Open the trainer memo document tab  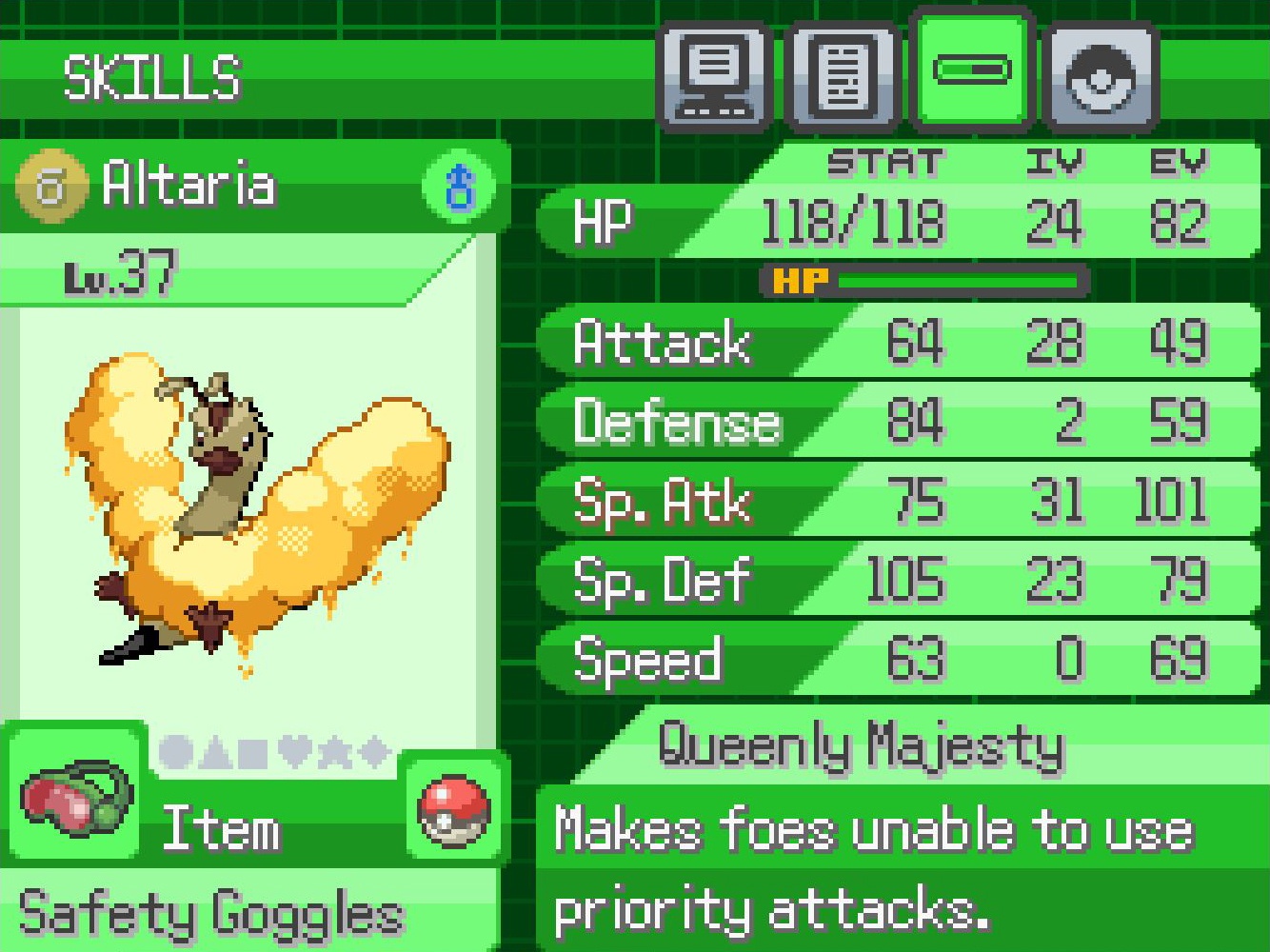coord(843,76)
